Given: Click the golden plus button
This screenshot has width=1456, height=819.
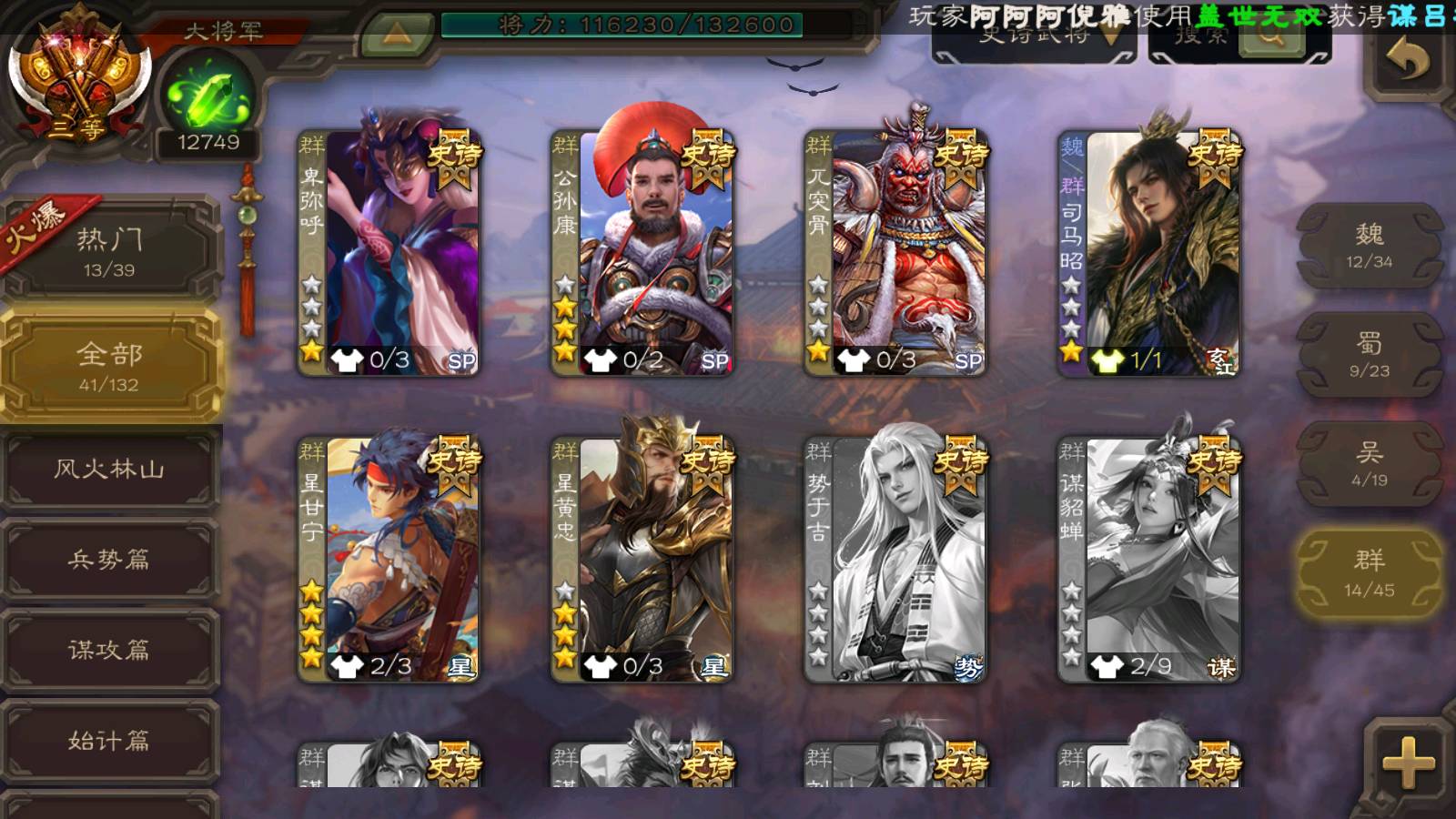Looking at the screenshot, I should (x=1408, y=763).
